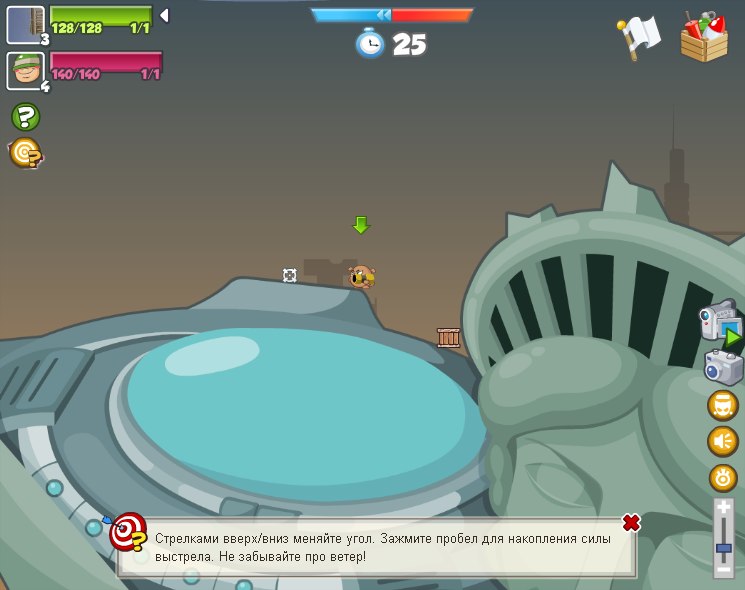
Task: Surrender with the white flag
Action: [x=639, y=37]
